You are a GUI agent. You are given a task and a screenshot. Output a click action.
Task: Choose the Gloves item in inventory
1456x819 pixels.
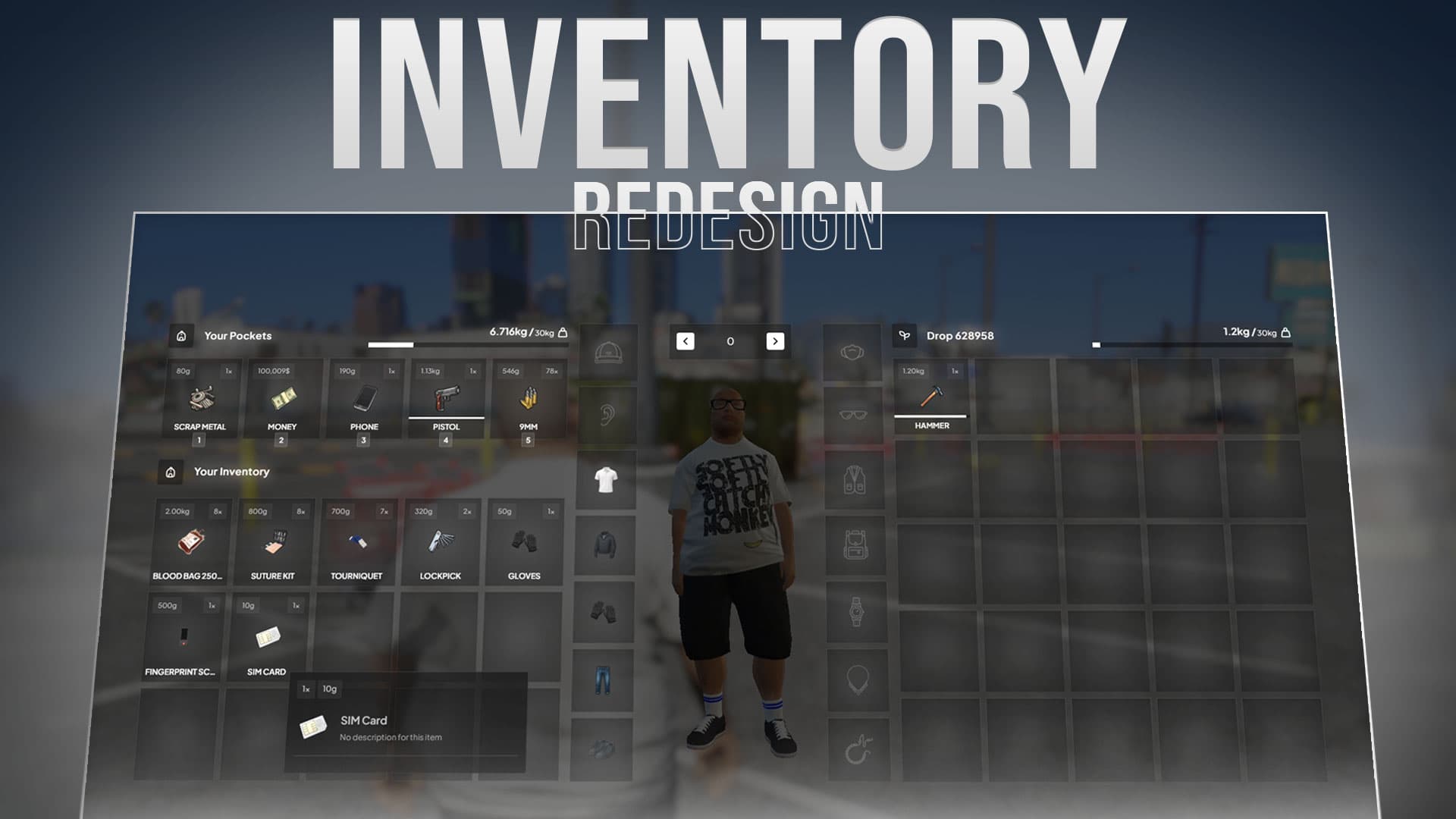click(524, 541)
